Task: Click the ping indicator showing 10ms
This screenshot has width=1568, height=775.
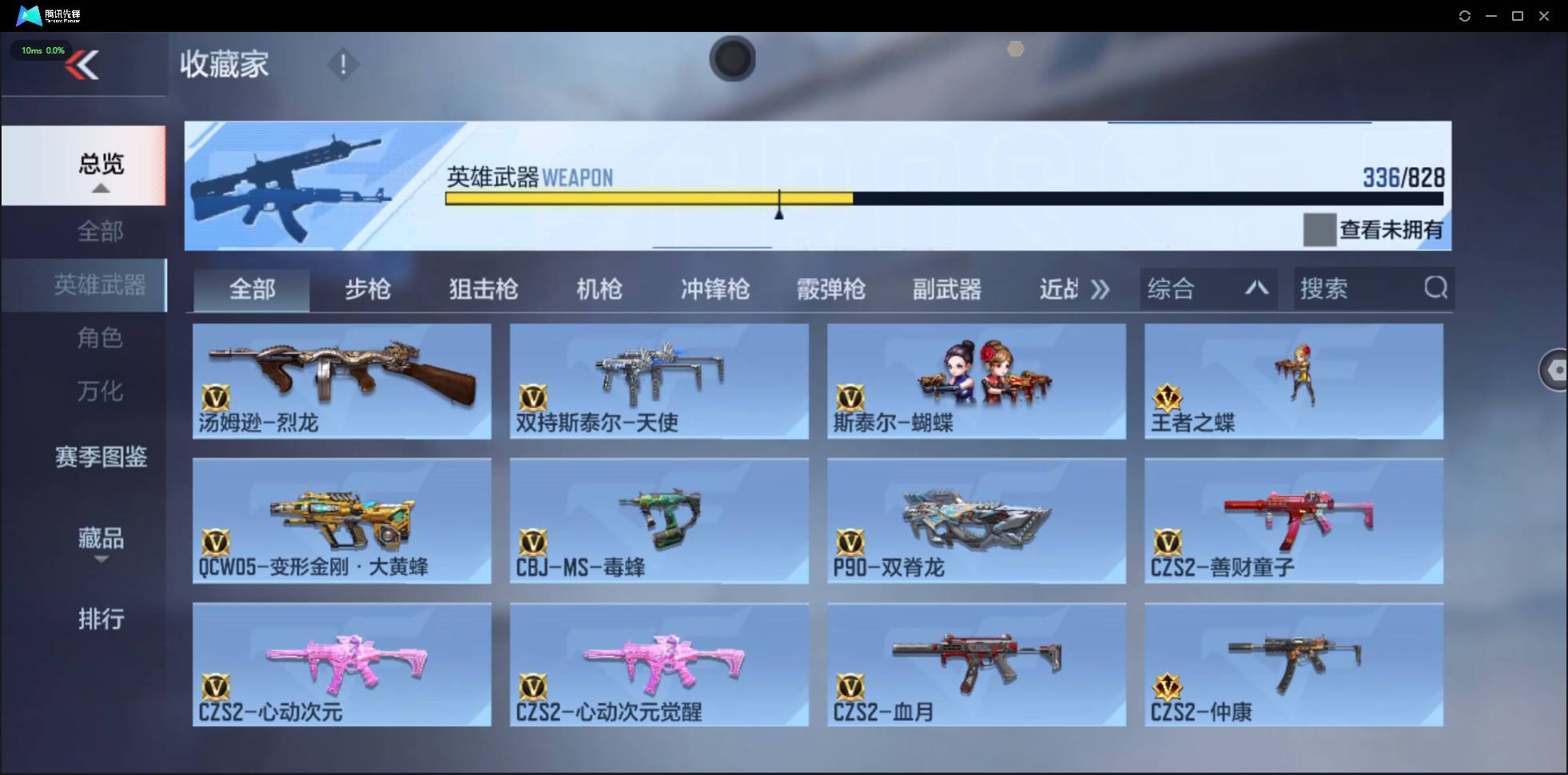Action: (41, 50)
